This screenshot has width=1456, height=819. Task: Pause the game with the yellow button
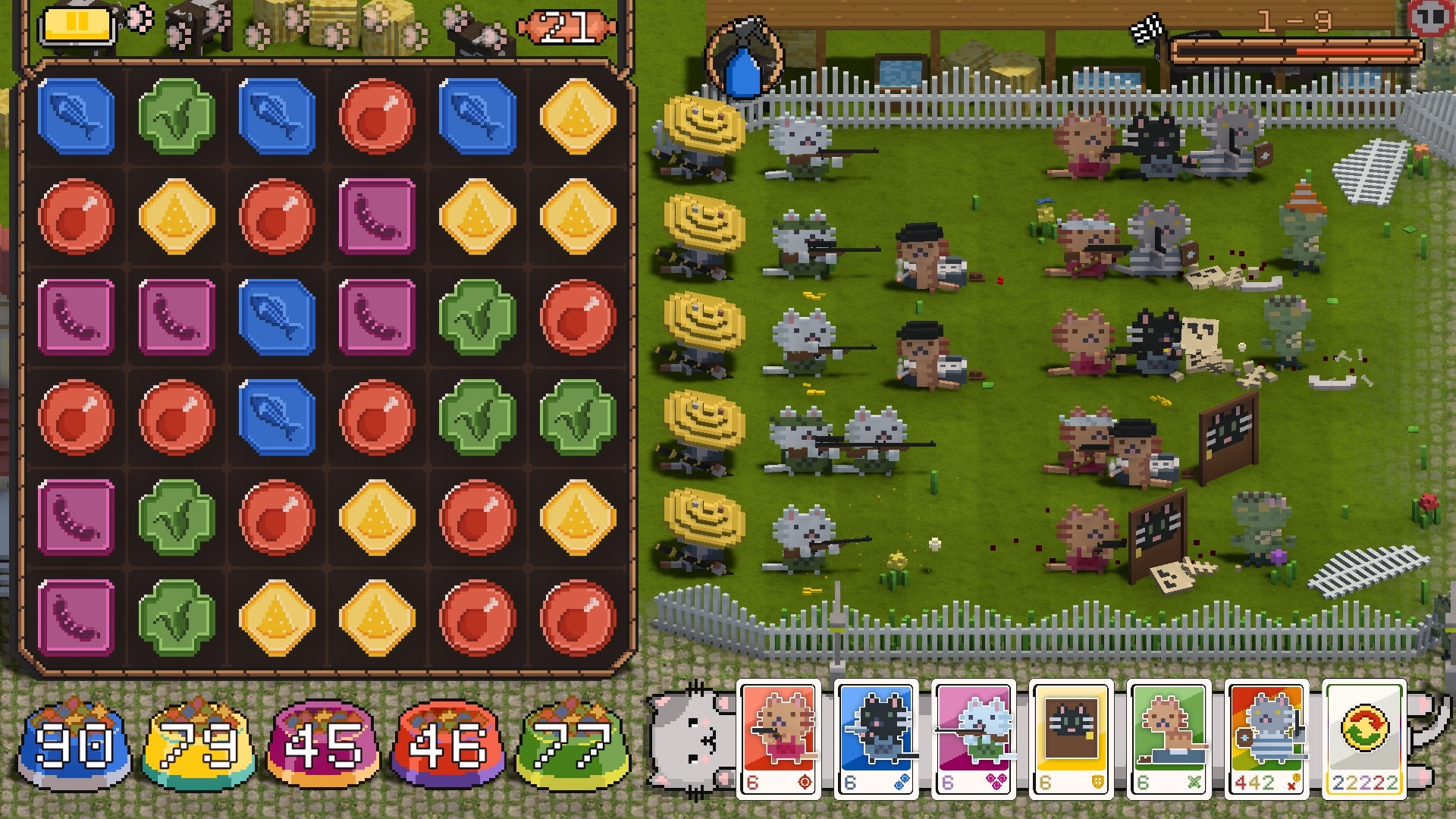(x=77, y=23)
